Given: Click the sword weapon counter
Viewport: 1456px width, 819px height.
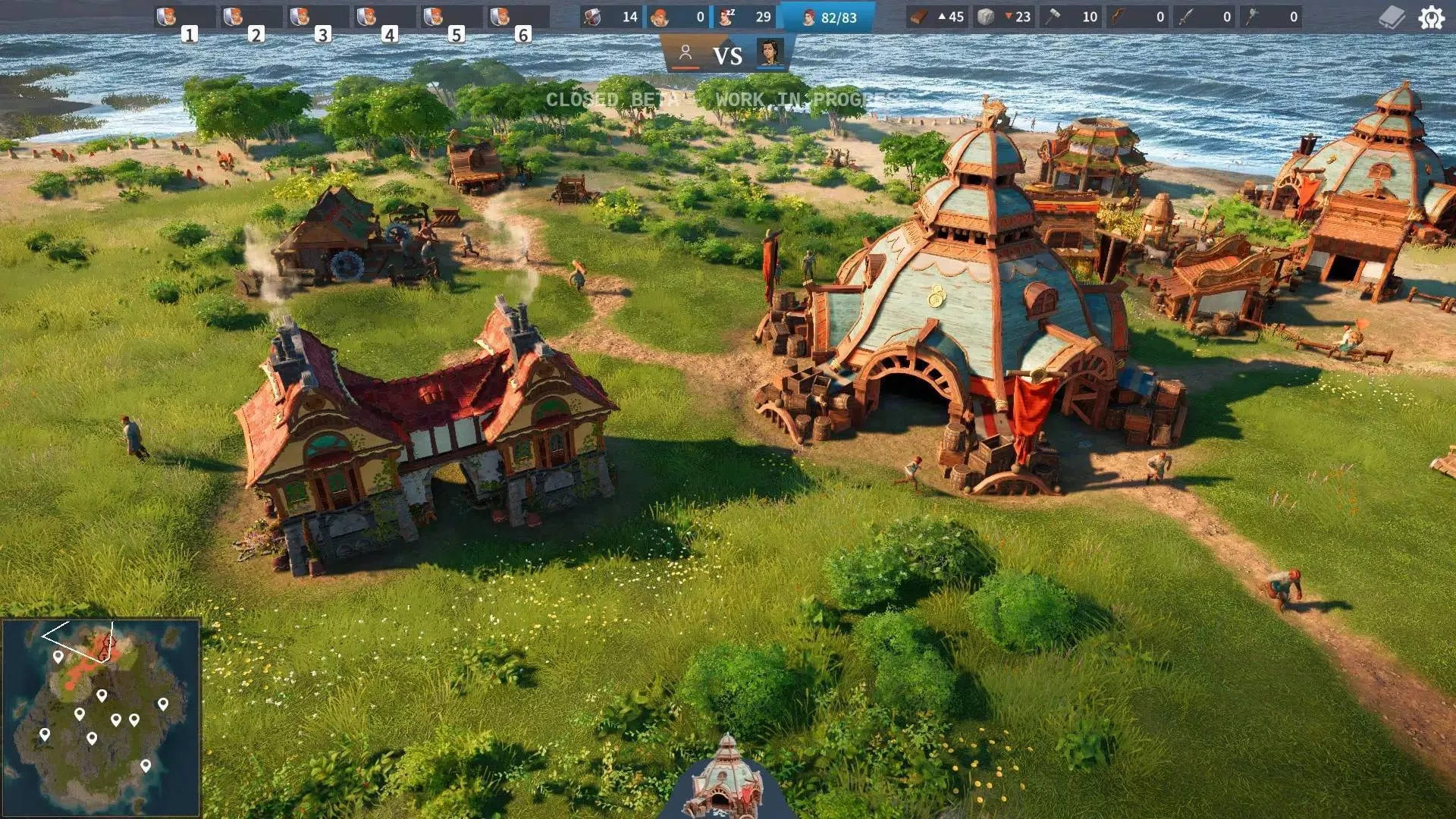Looking at the screenshot, I should coord(1204,17).
